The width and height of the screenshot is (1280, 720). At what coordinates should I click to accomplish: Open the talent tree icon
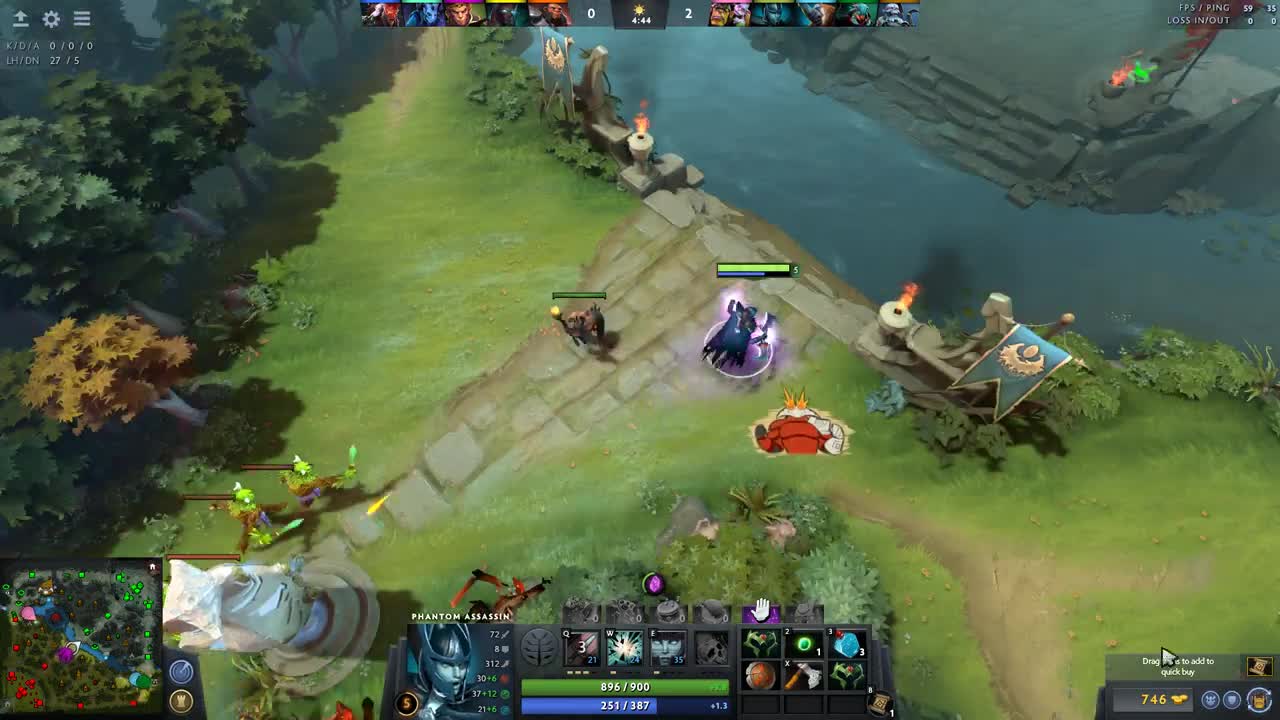pos(539,648)
